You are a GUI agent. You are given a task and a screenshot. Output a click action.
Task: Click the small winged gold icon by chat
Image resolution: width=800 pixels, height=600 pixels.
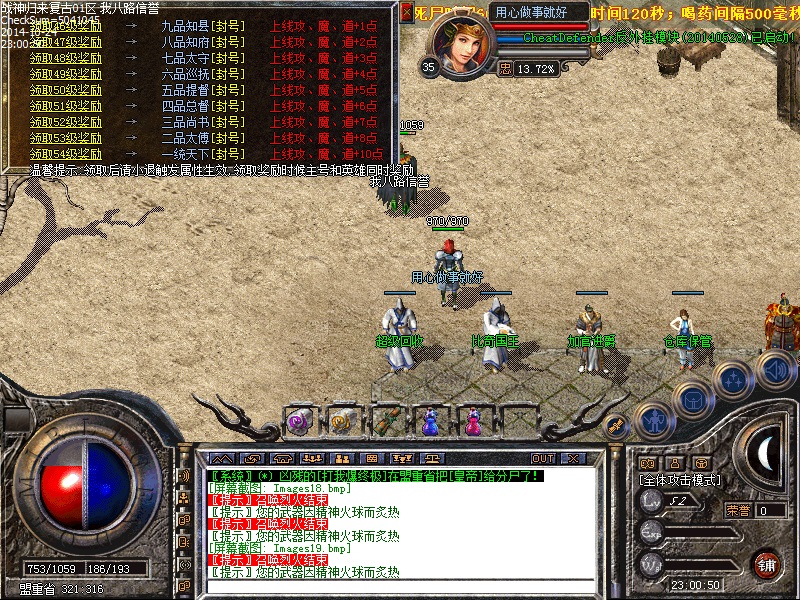pos(617,423)
